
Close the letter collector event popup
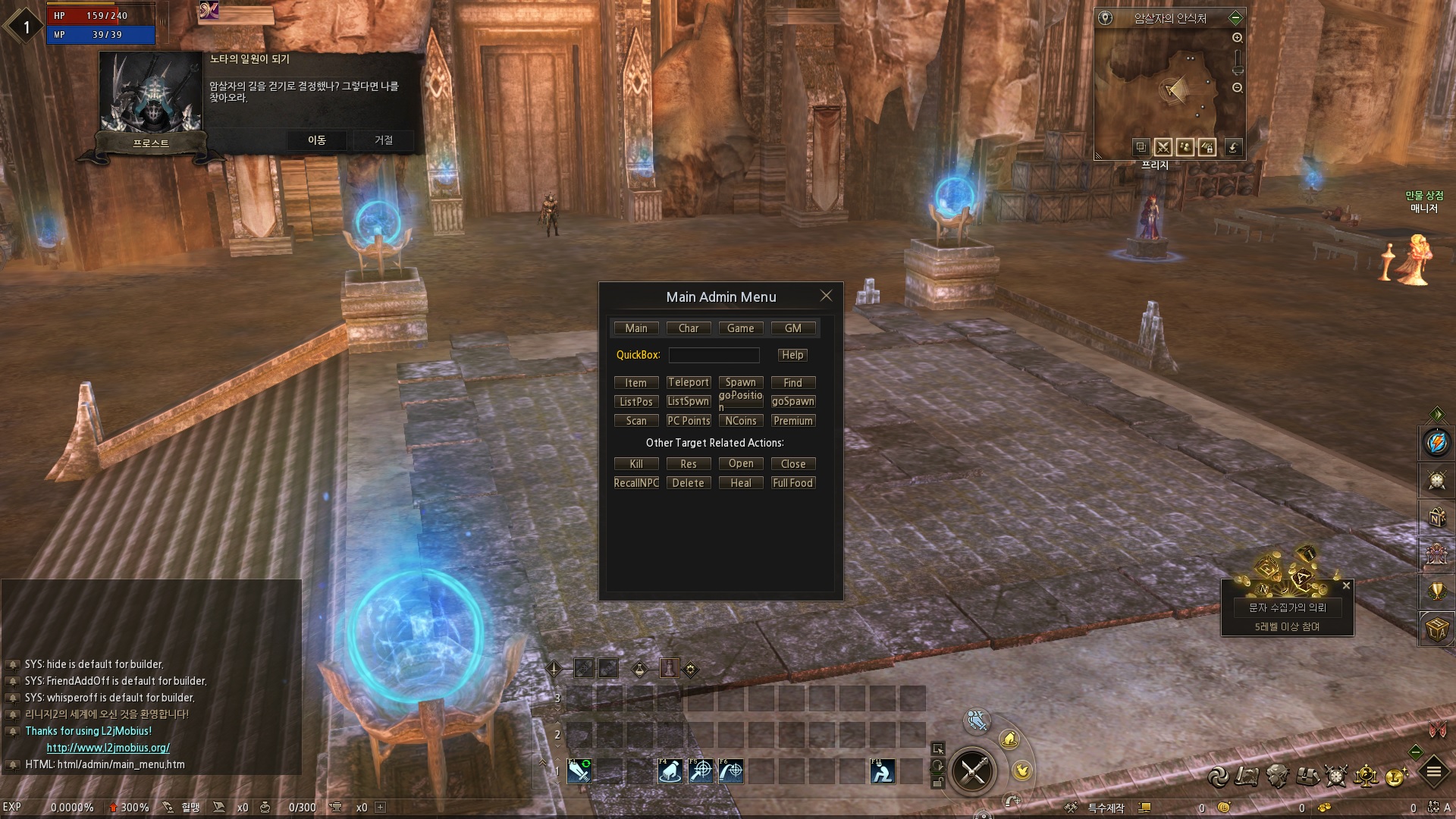pos(1346,585)
